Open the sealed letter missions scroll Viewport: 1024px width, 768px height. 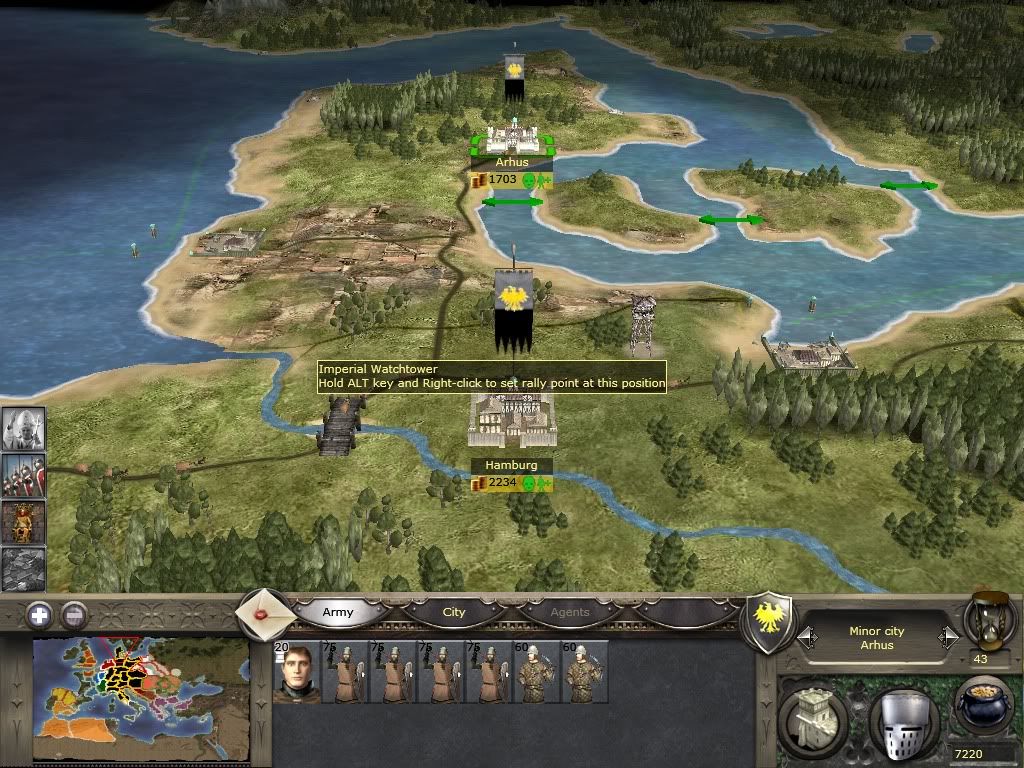266,612
